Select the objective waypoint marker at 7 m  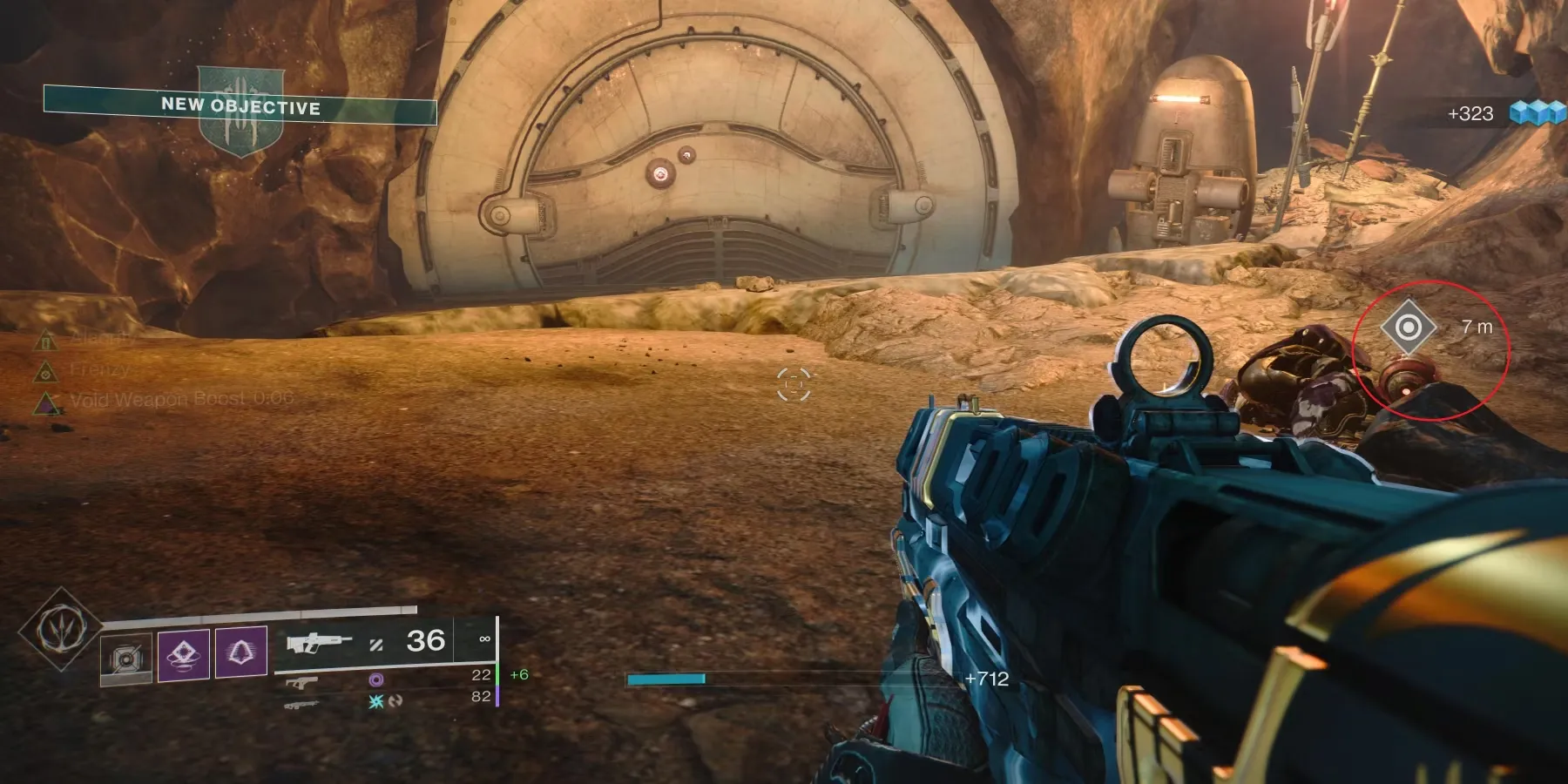1408,328
